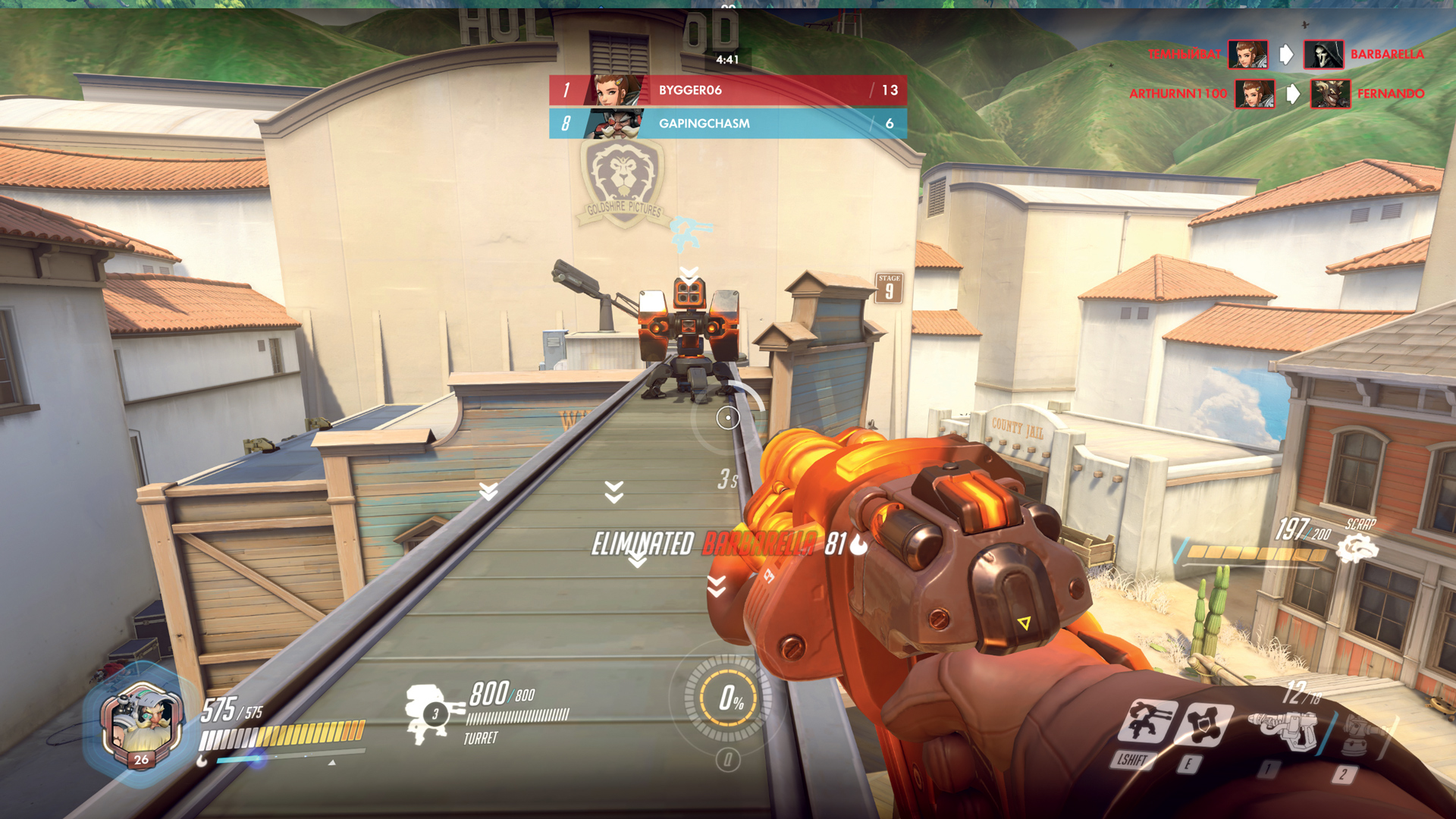Click the ultimate charge meter
The width and height of the screenshot is (1456, 819).
728,698
